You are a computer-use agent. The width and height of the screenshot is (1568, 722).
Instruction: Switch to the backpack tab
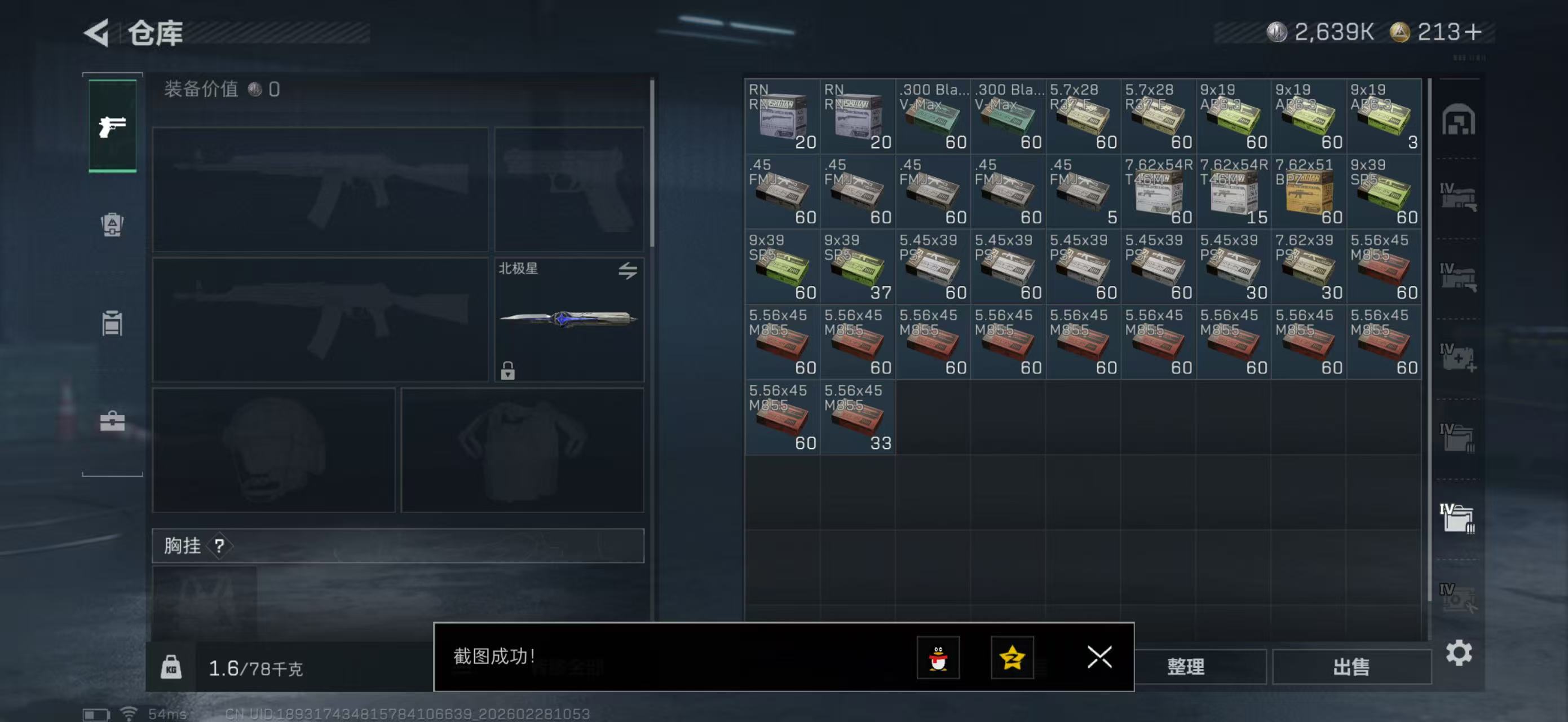point(113,224)
